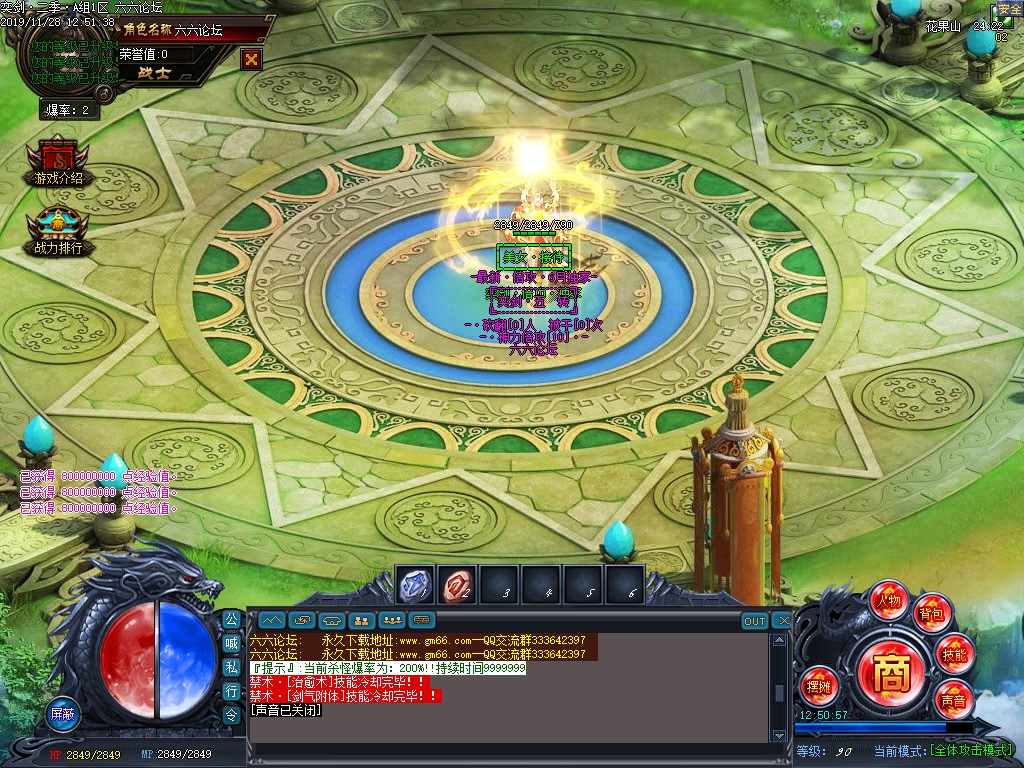Select the 行 guild chat channel
The image size is (1024, 768).
click(x=231, y=691)
